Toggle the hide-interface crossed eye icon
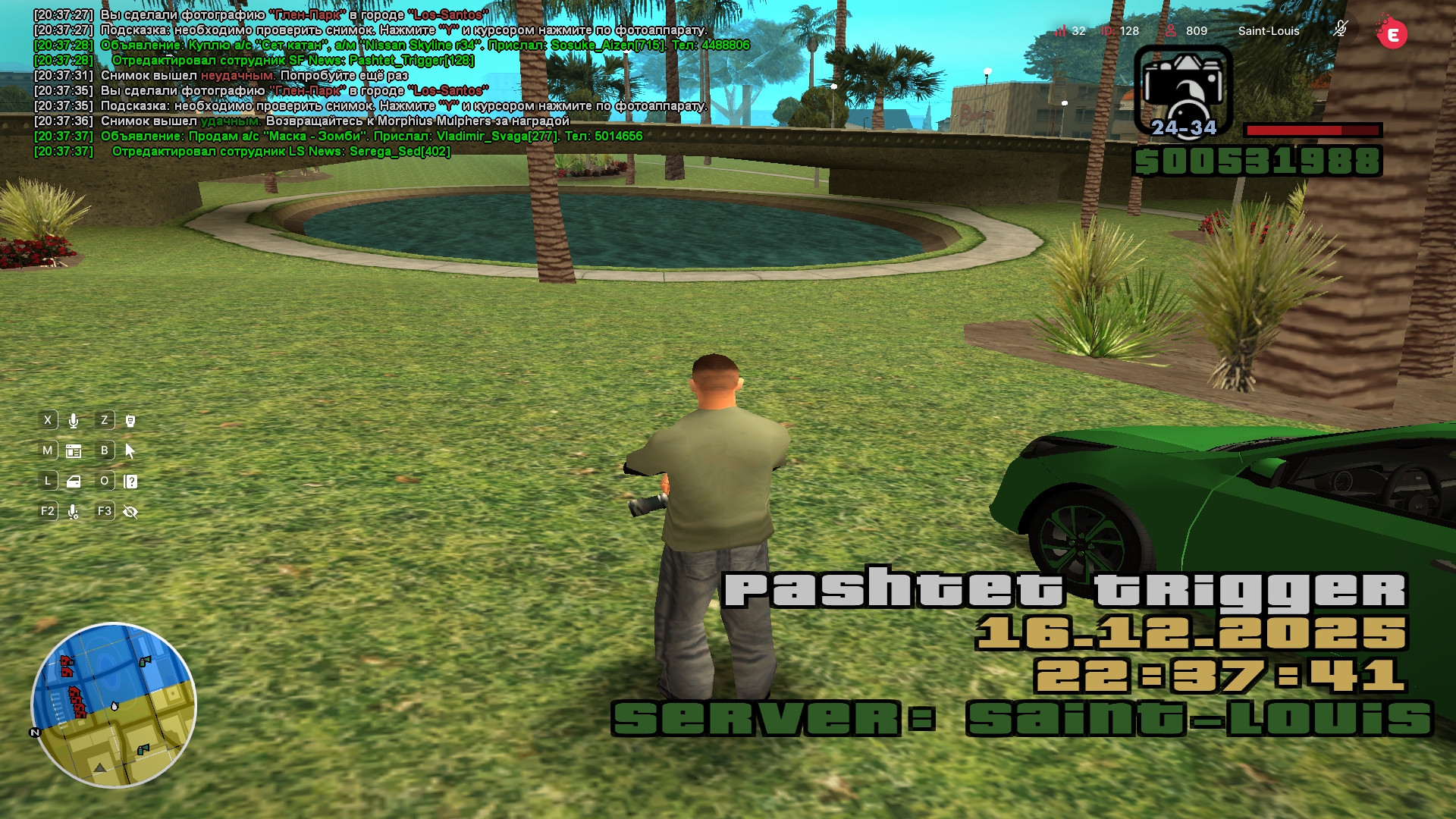Viewport: 1456px width, 819px height. 130,512
